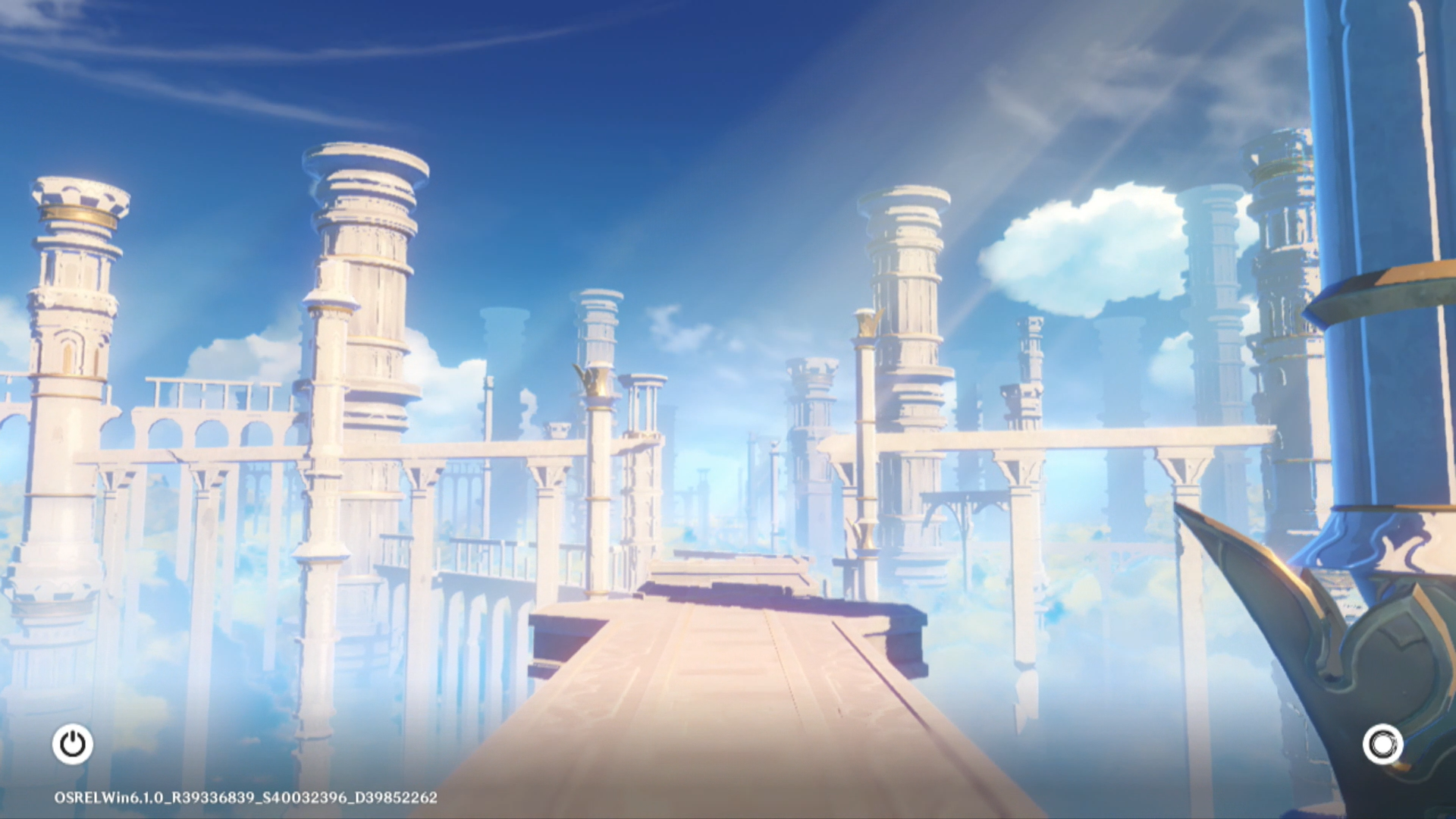Click the power icon to log out
Viewport: 1456px width, 819px height.
pos(73,744)
